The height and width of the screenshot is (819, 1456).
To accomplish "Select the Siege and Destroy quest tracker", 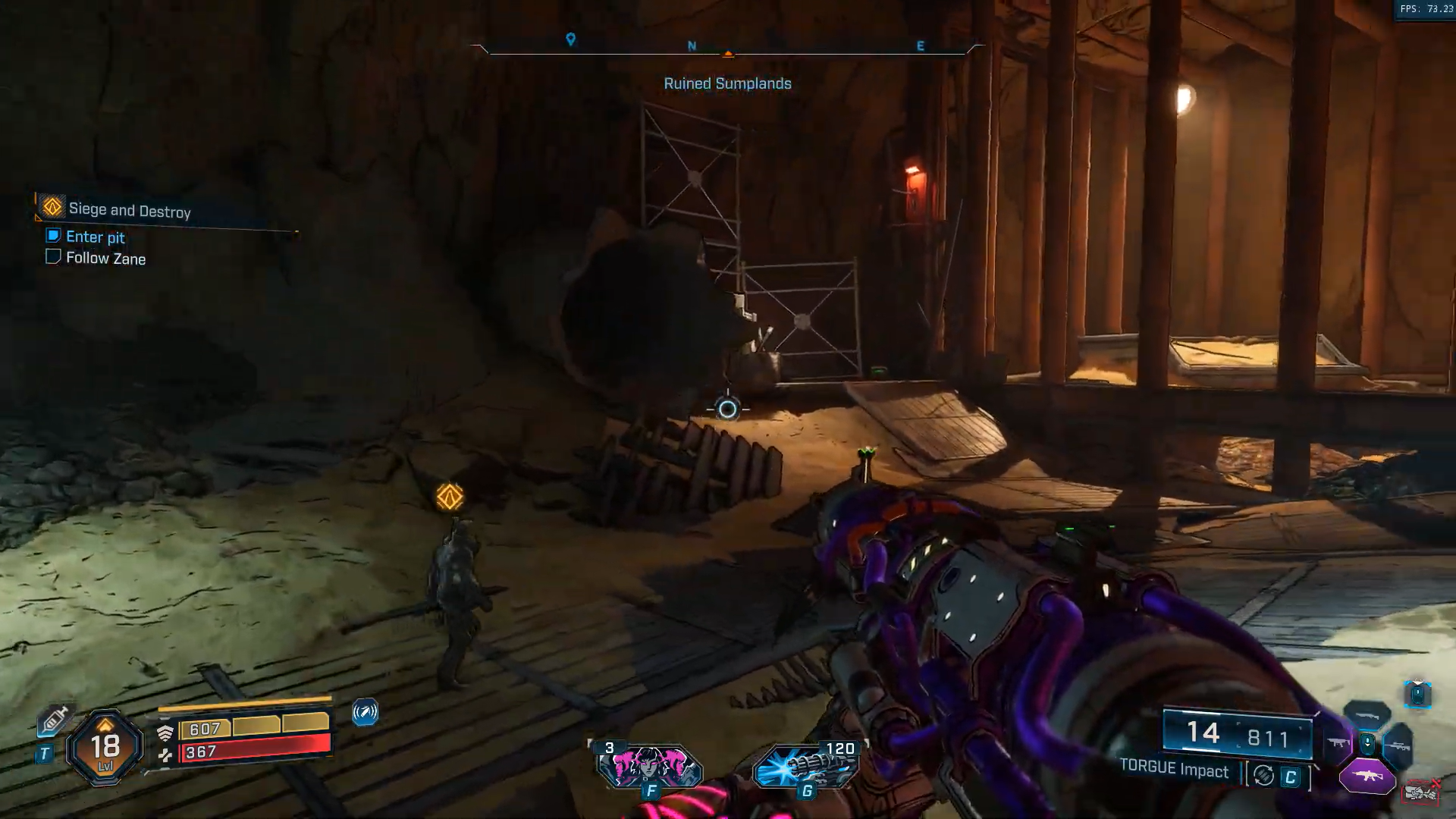I will click(x=129, y=209).
